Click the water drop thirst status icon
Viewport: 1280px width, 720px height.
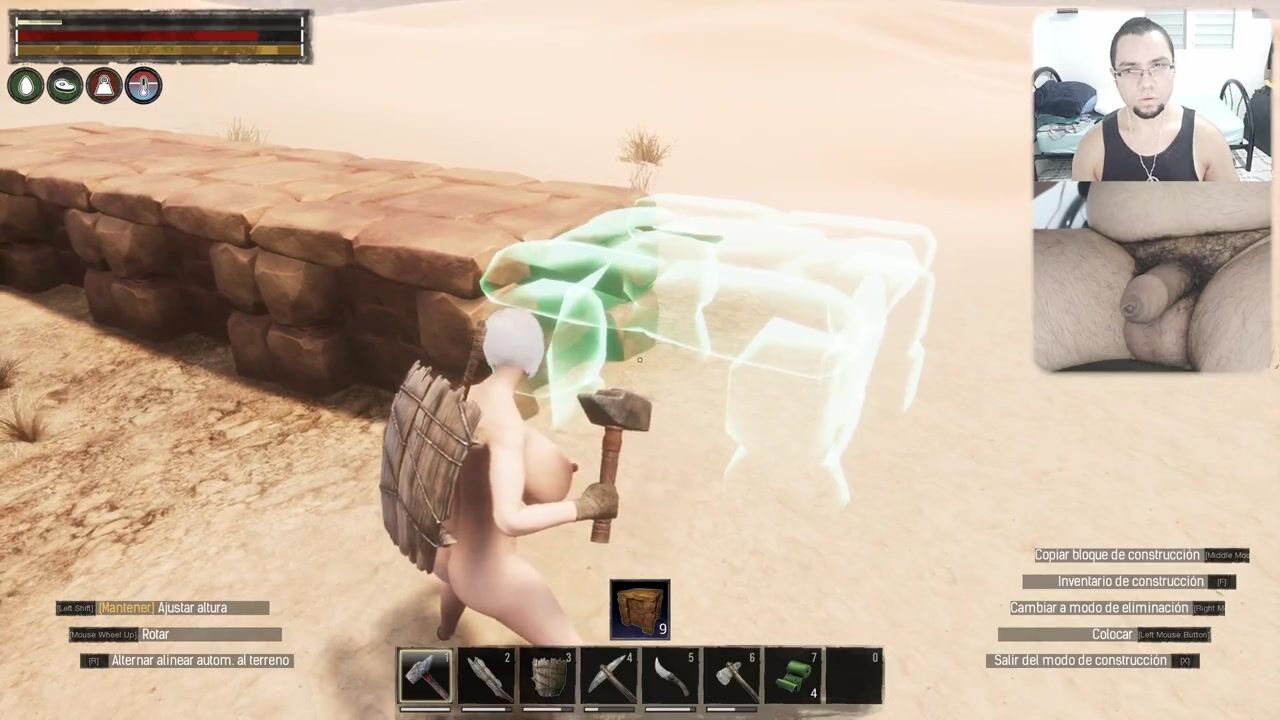[x=26, y=86]
